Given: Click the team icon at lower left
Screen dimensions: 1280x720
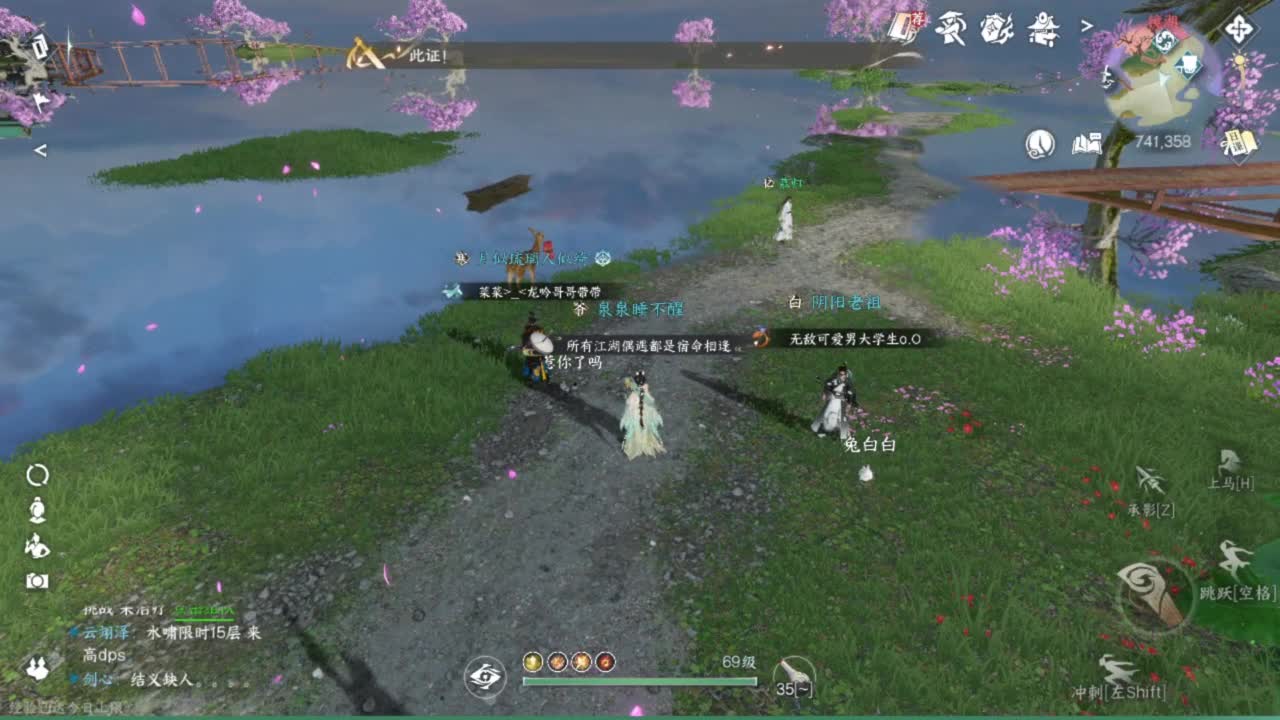Looking at the screenshot, I should click(37, 666).
